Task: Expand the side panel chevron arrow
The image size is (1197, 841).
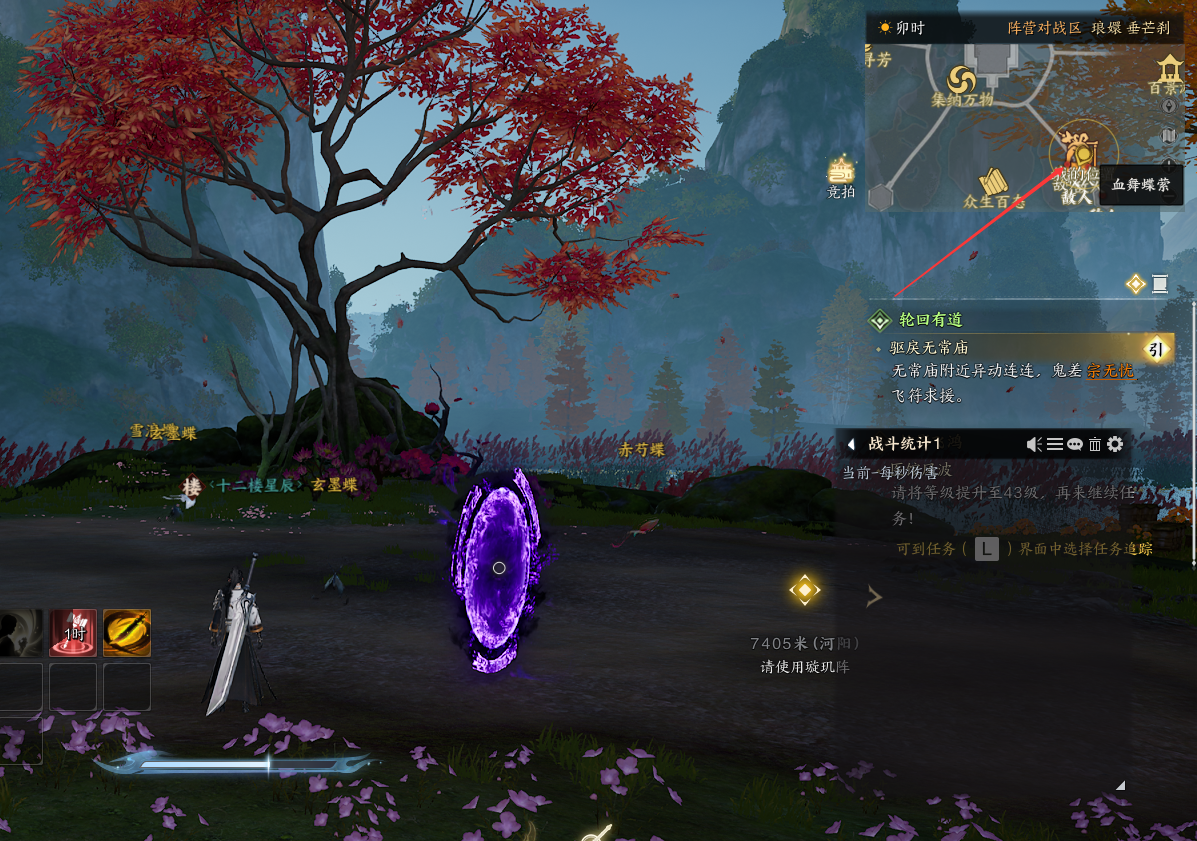Action: 874,597
